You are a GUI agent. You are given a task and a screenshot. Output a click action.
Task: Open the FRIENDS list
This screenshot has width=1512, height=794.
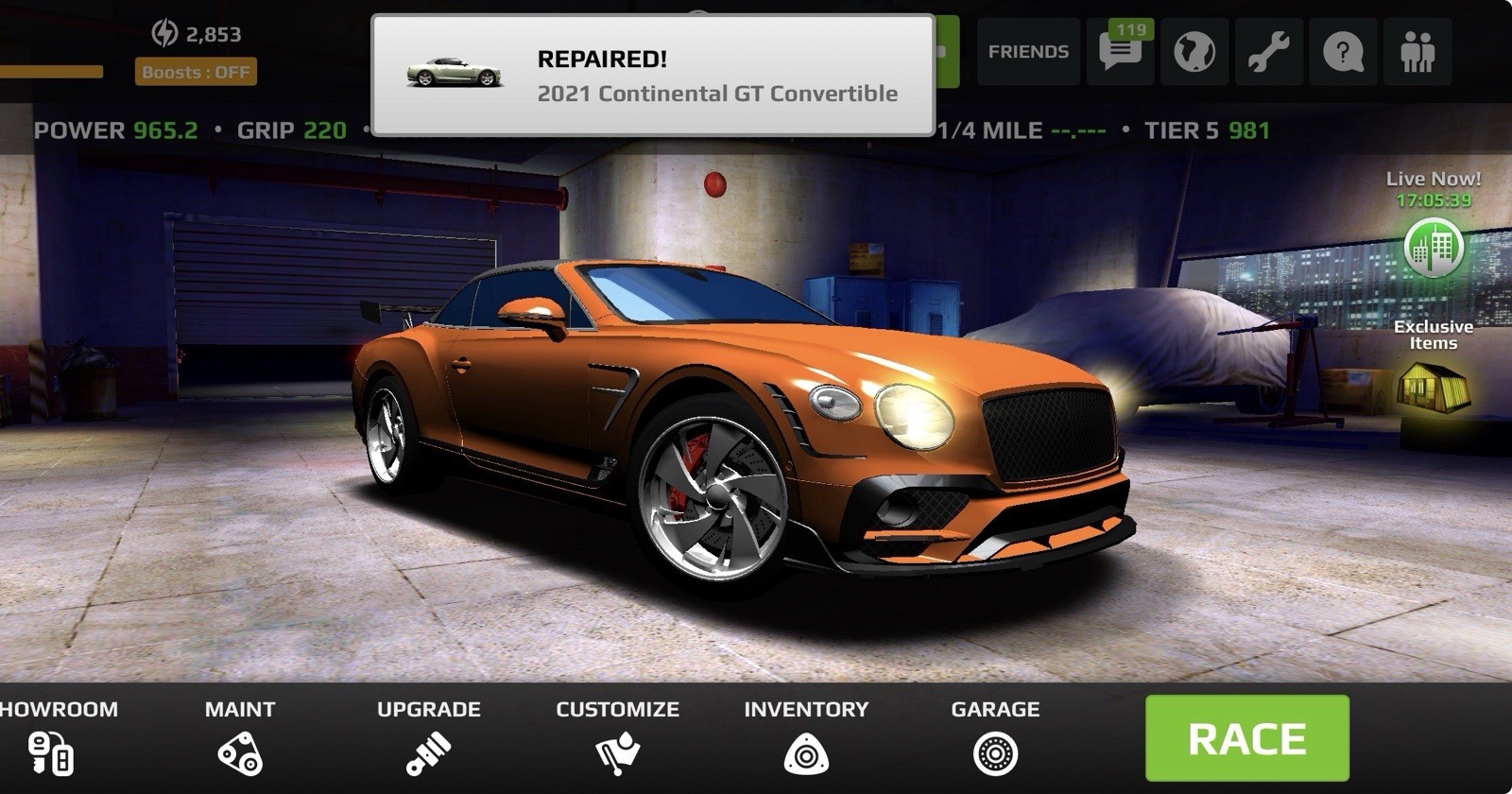1028,52
